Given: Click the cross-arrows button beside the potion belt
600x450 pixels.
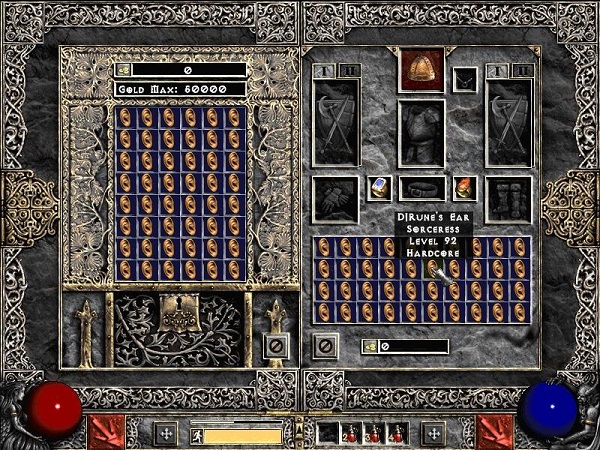Looking at the screenshot, I should coord(433,434).
